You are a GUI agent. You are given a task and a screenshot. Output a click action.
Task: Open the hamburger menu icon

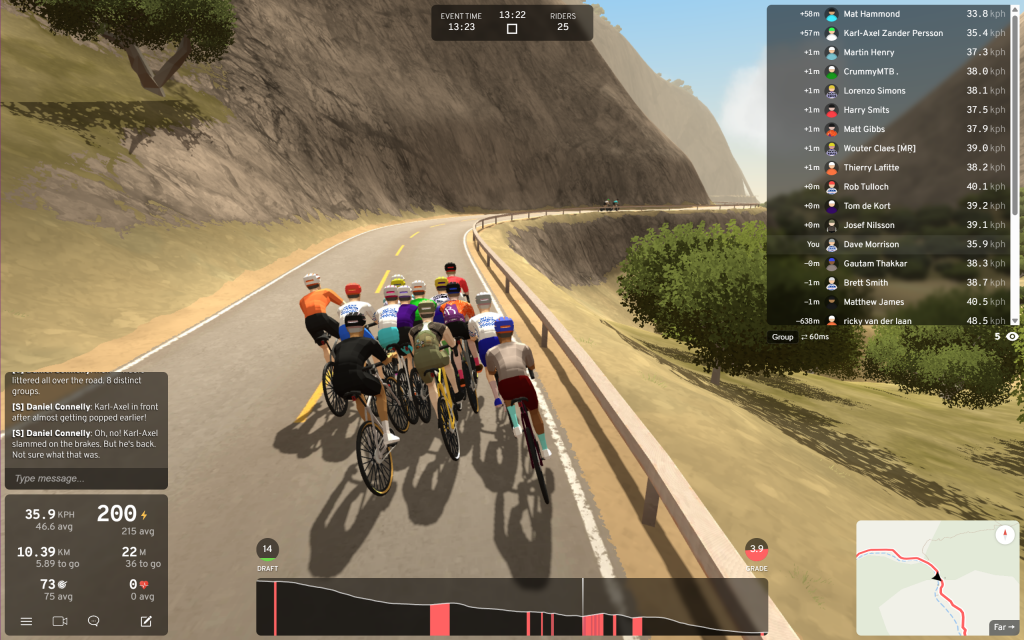(27, 621)
